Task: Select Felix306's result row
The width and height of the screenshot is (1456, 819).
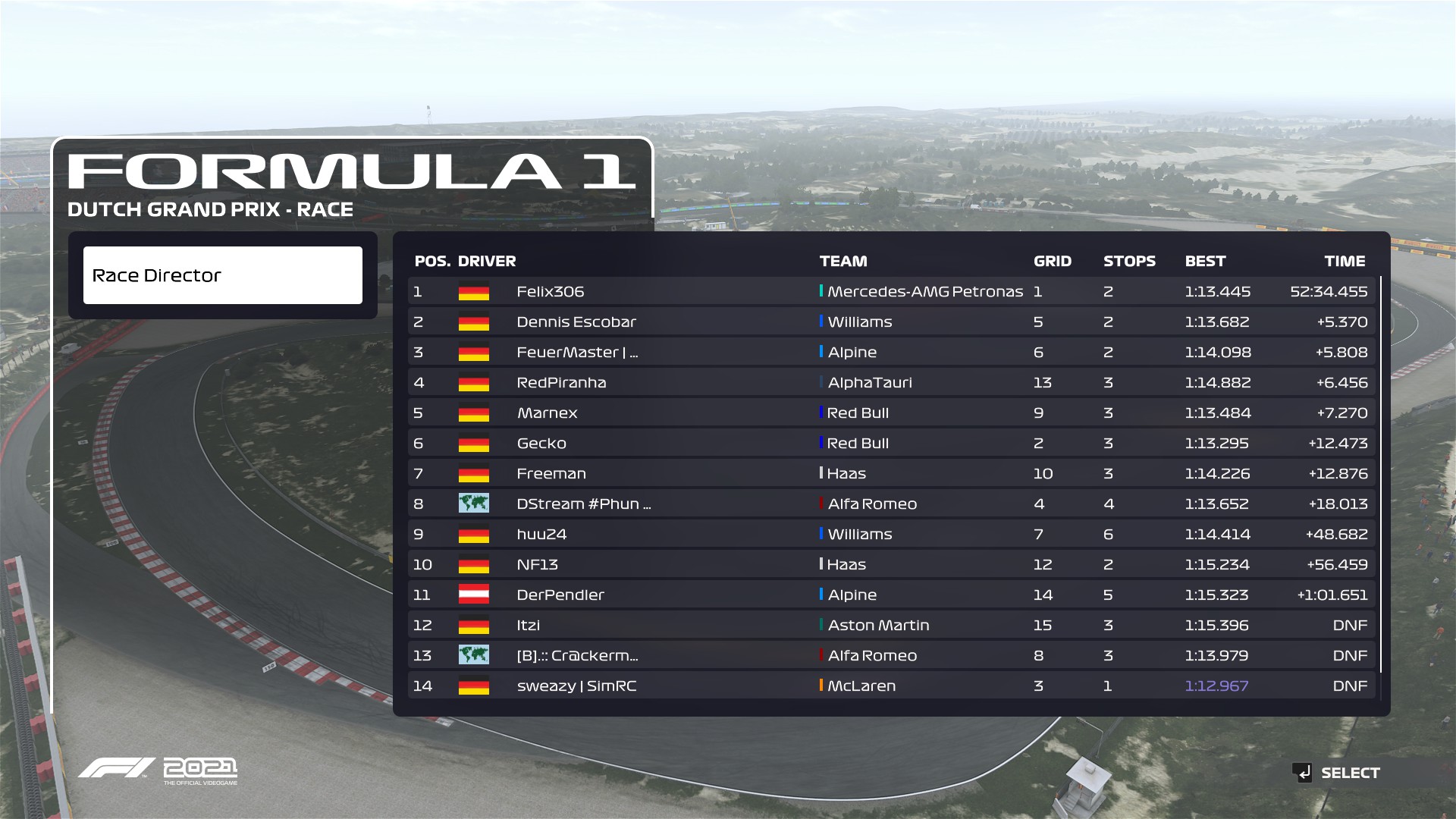Action: (x=891, y=291)
